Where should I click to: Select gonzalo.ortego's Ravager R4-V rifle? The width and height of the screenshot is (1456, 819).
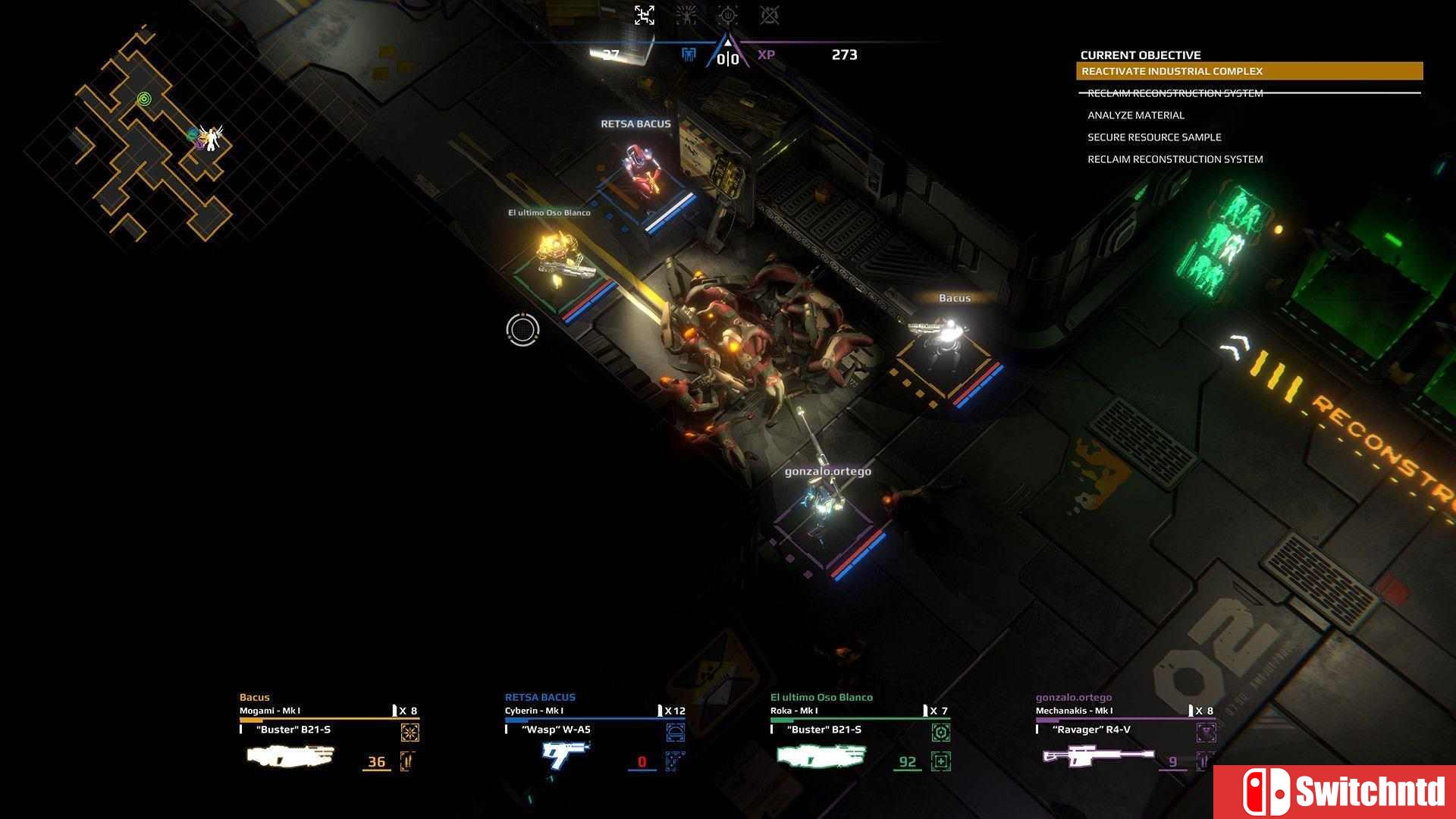coord(1097,756)
